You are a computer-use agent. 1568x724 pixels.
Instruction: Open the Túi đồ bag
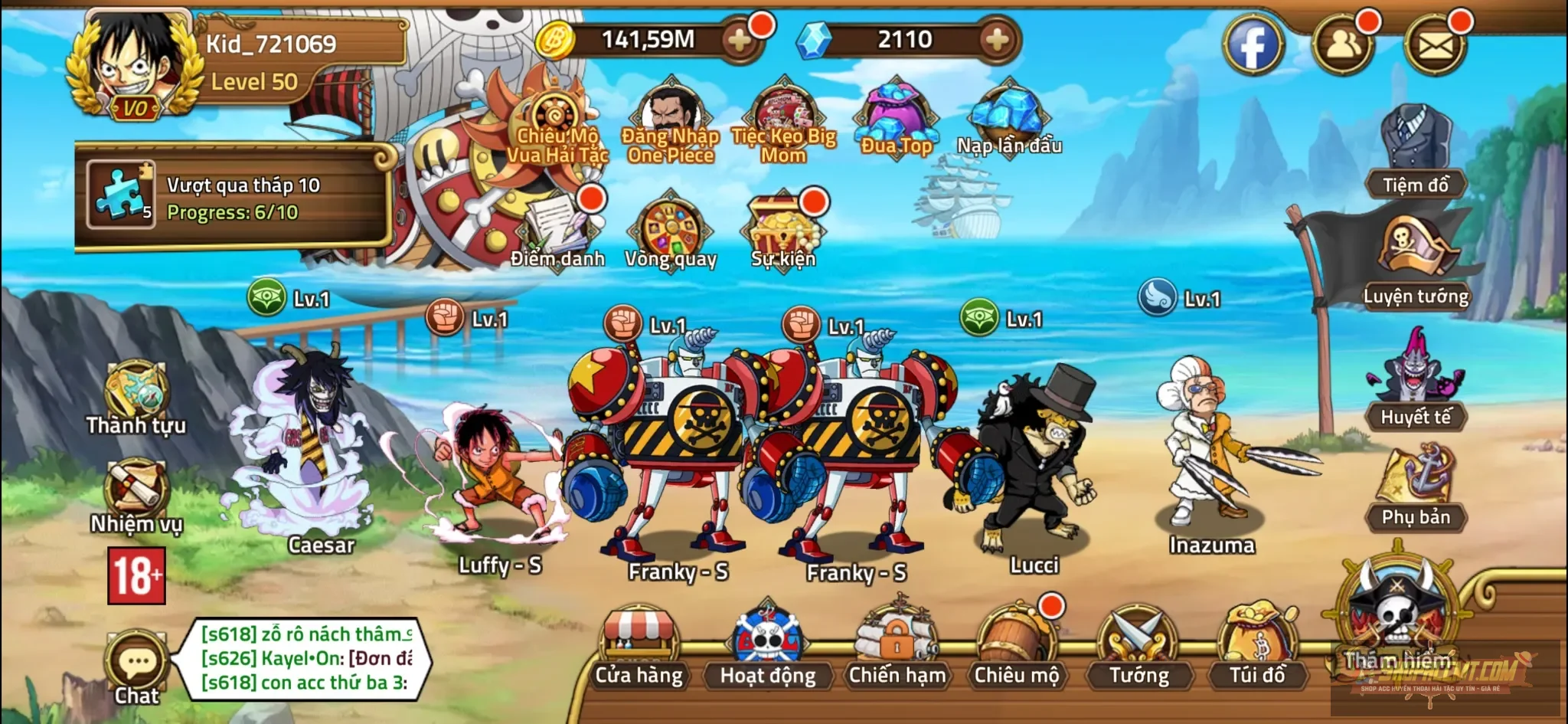[1257, 647]
